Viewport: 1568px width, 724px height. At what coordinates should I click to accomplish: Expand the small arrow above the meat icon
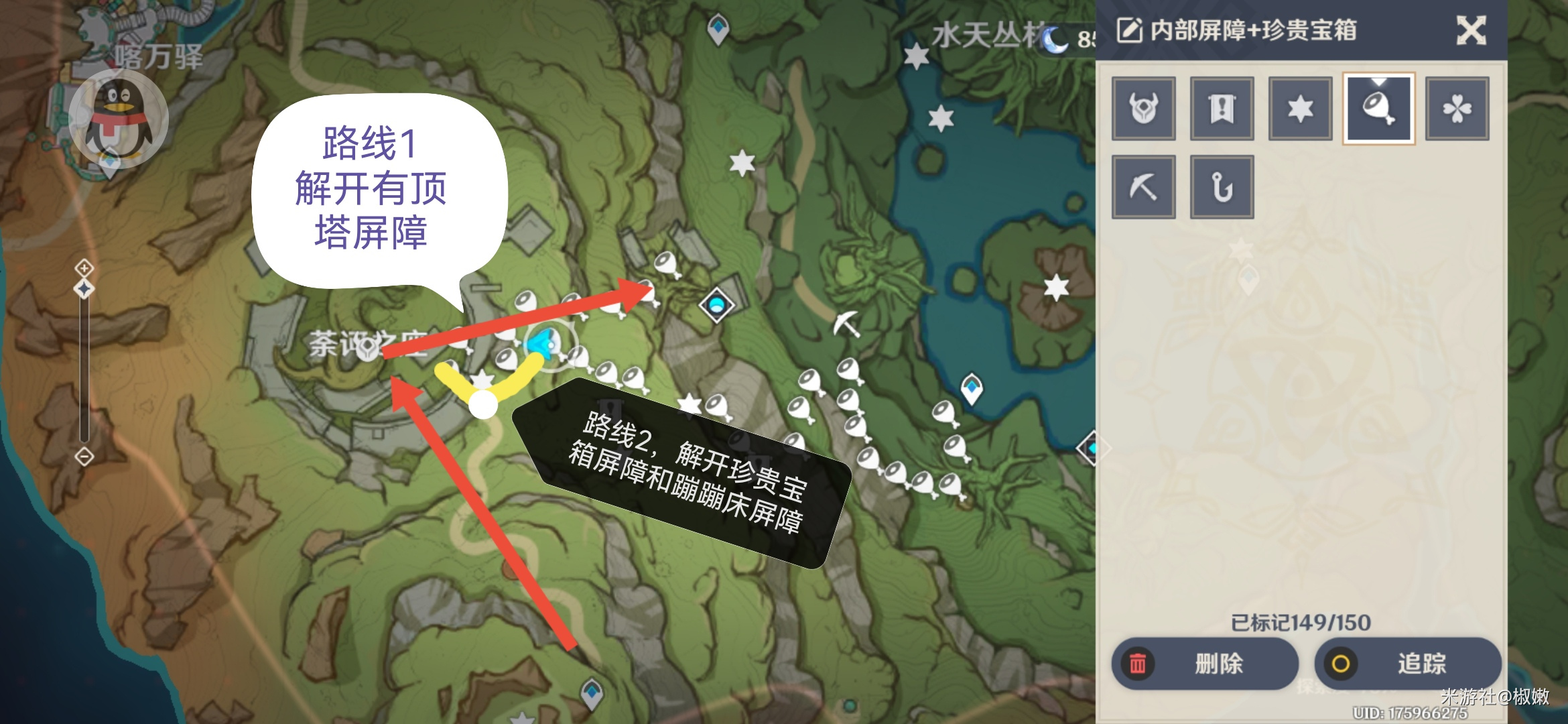[1378, 82]
